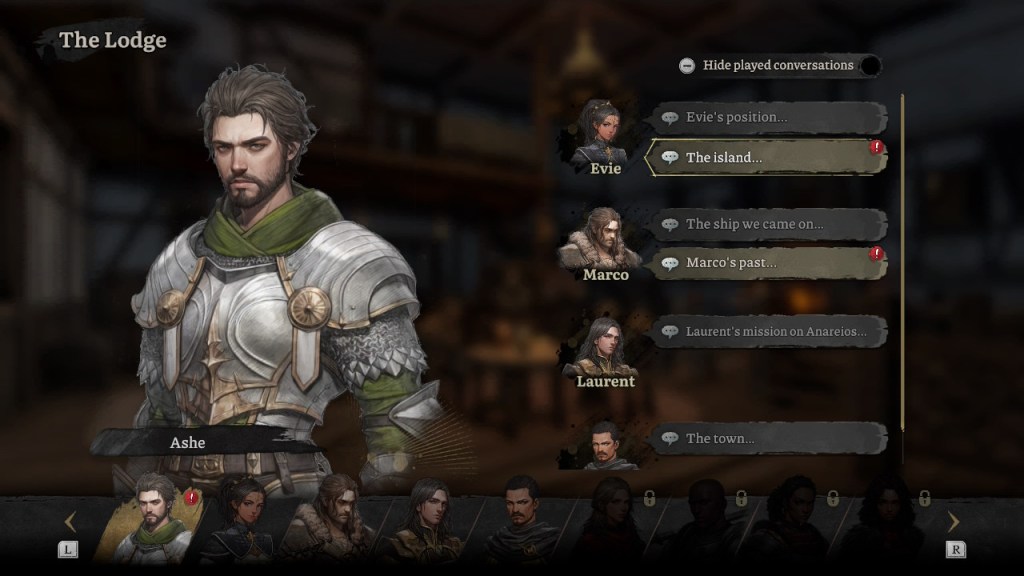Select "The island..." conversation
Viewport: 1024px width, 576px height.
pyautogui.click(x=766, y=157)
